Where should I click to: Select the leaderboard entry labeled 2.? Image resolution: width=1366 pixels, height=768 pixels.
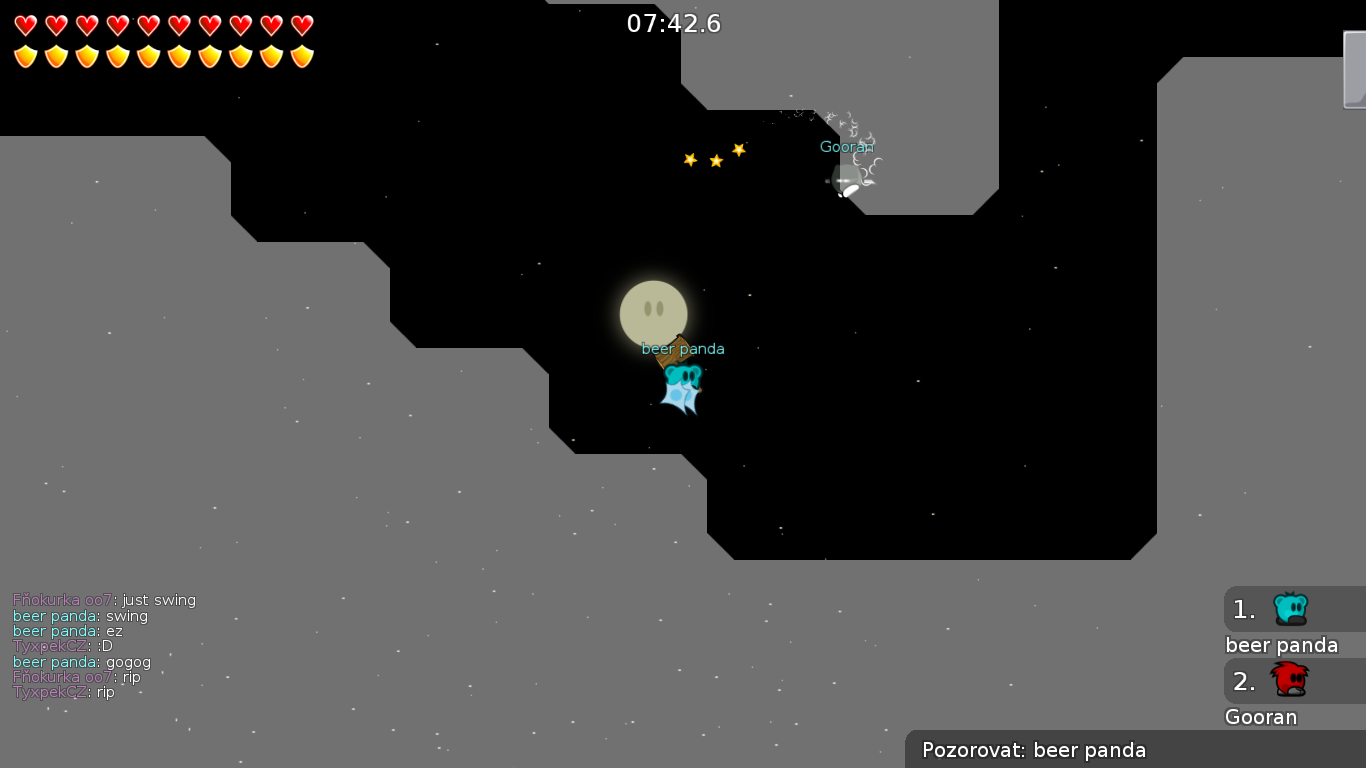coord(1243,680)
